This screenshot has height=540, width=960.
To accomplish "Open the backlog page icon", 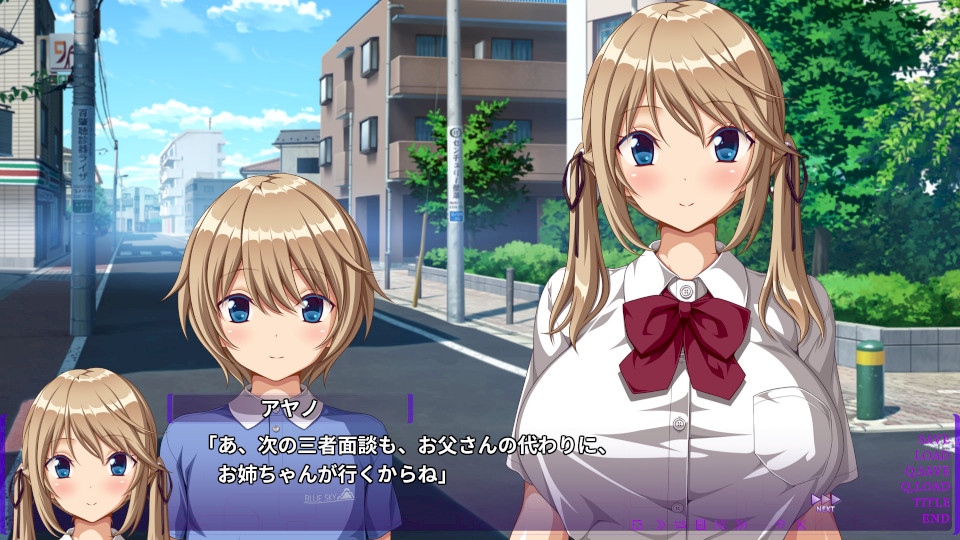I will [x=700, y=525].
